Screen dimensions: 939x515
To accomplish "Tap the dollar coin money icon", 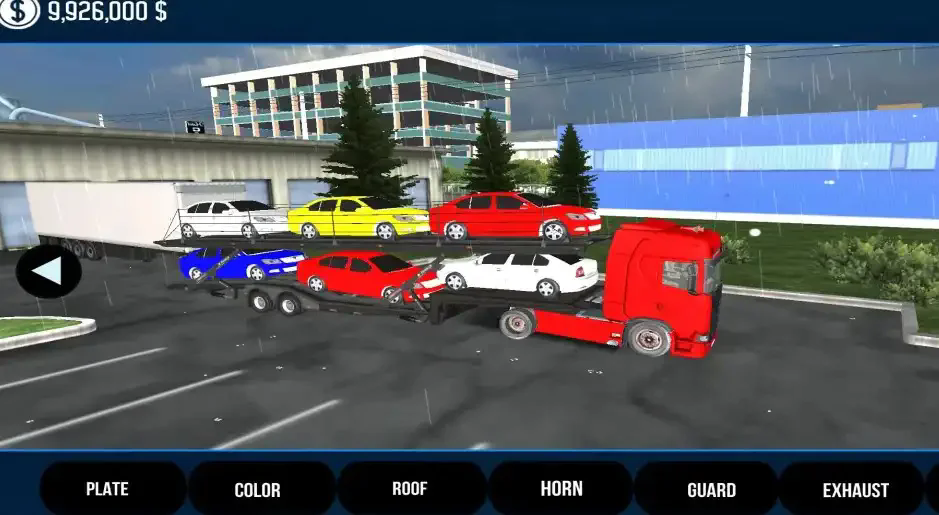I will pyautogui.click(x=19, y=13).
